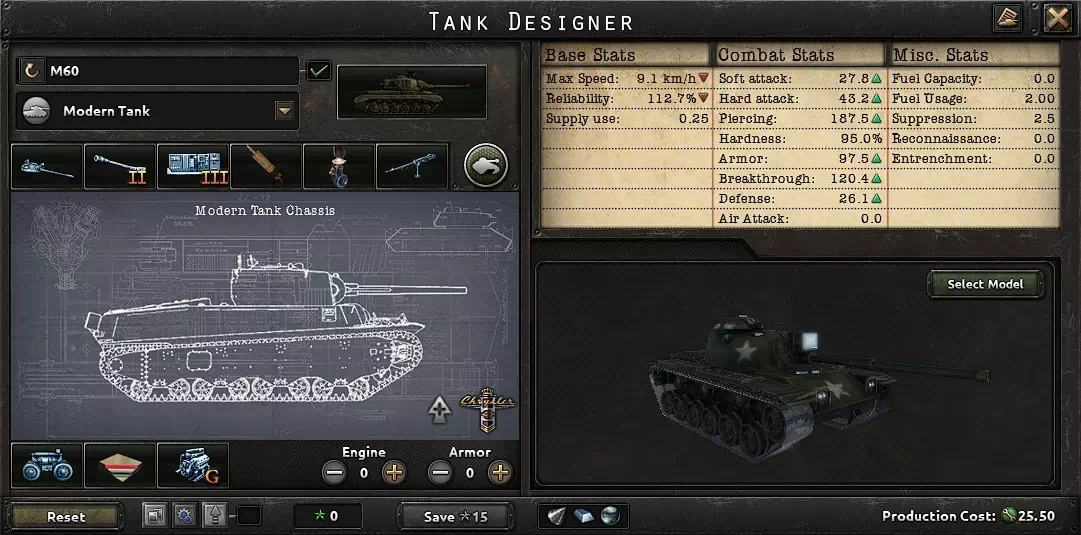This screenshot has height=535, width=1081.
Task: Change the engine module marked G
Action: (x=193, y=466)
